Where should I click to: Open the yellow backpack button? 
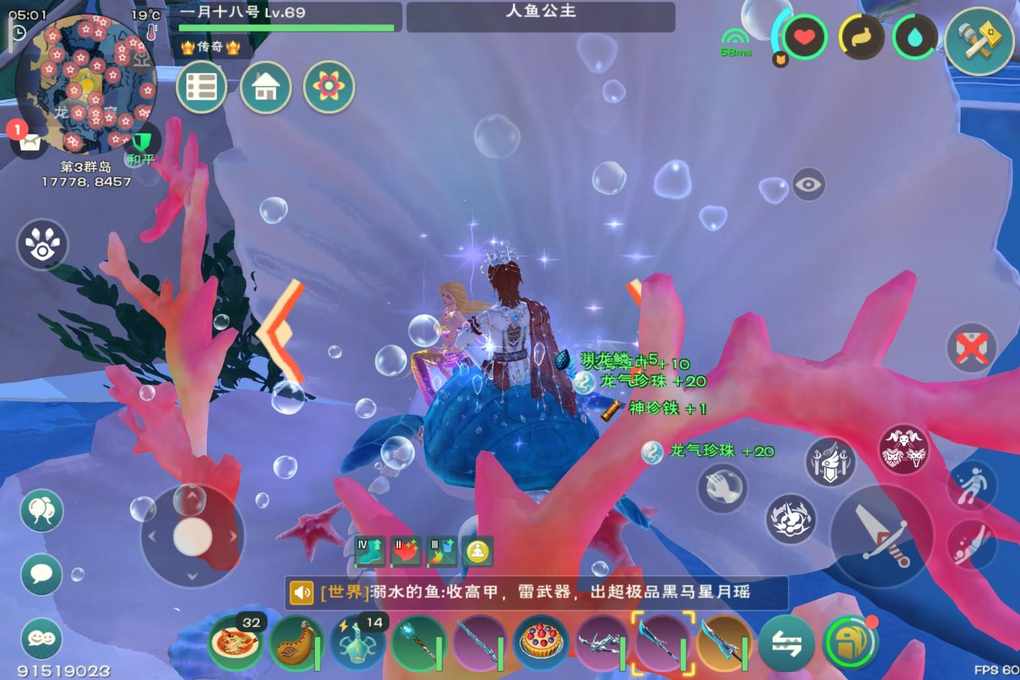click(850, 643)
